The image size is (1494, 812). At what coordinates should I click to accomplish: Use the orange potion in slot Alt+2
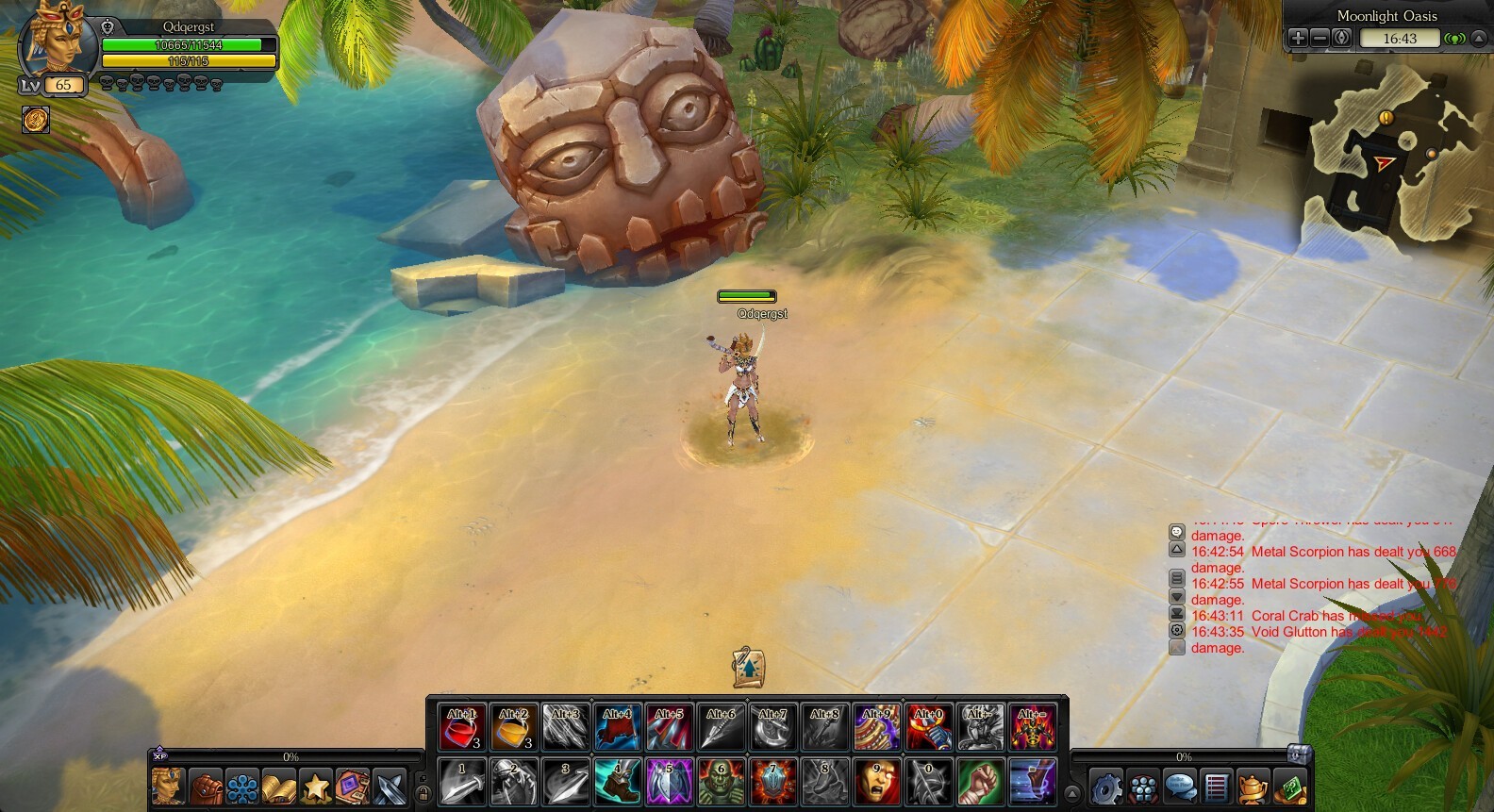point(514,727)
